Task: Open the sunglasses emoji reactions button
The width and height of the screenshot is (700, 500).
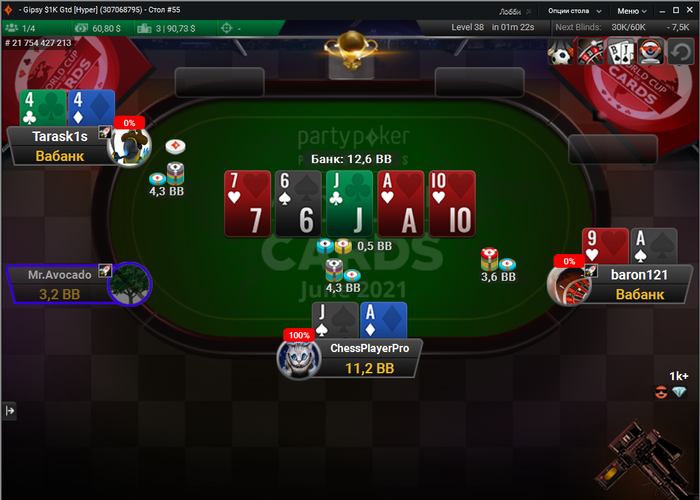Action: (660, 392)
